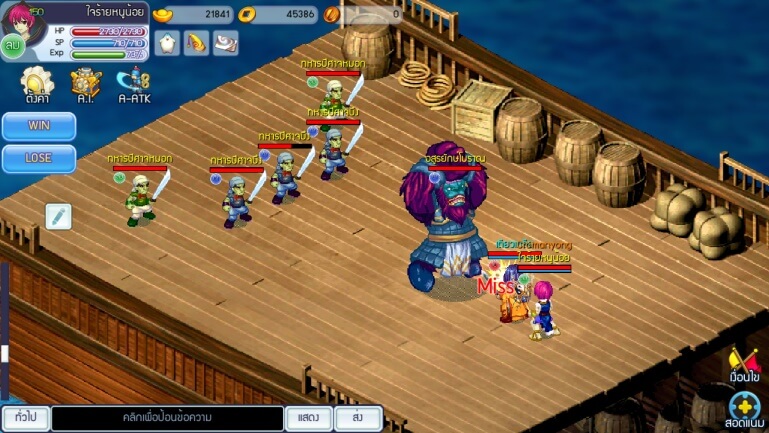769x433 pixels.
Task: Open the เงื่อนไข flags icon
Action: [744, 362]
